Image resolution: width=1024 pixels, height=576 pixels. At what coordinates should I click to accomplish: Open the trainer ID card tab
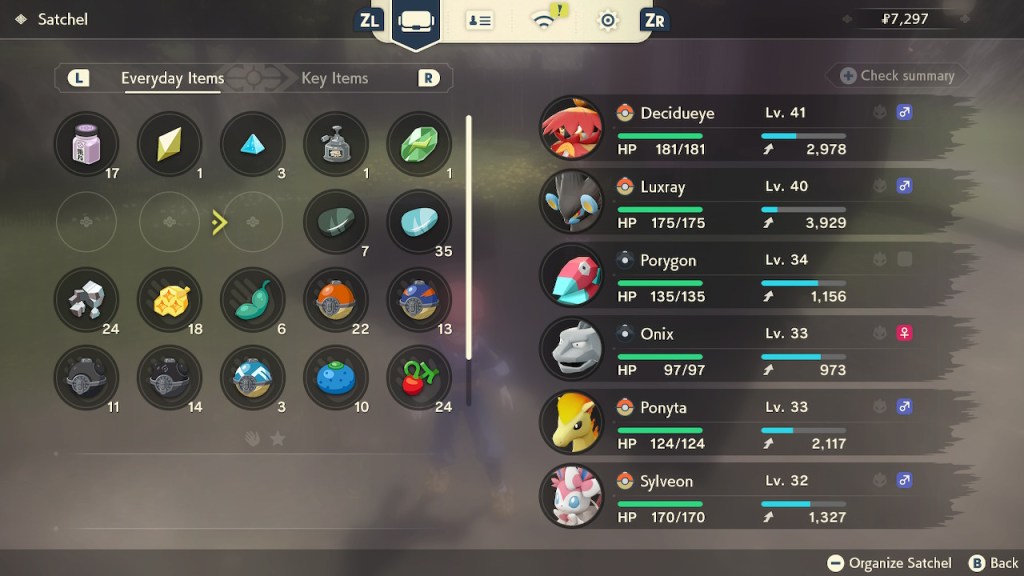pos(479,20)
